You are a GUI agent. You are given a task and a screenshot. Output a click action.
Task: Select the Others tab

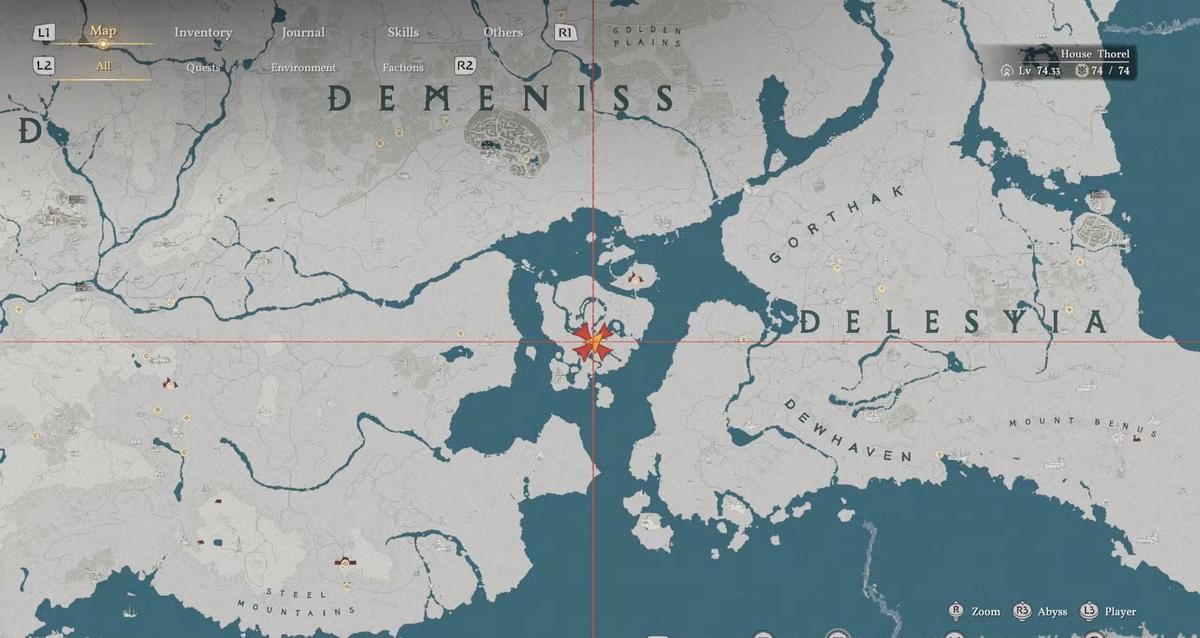click(503, 32)
